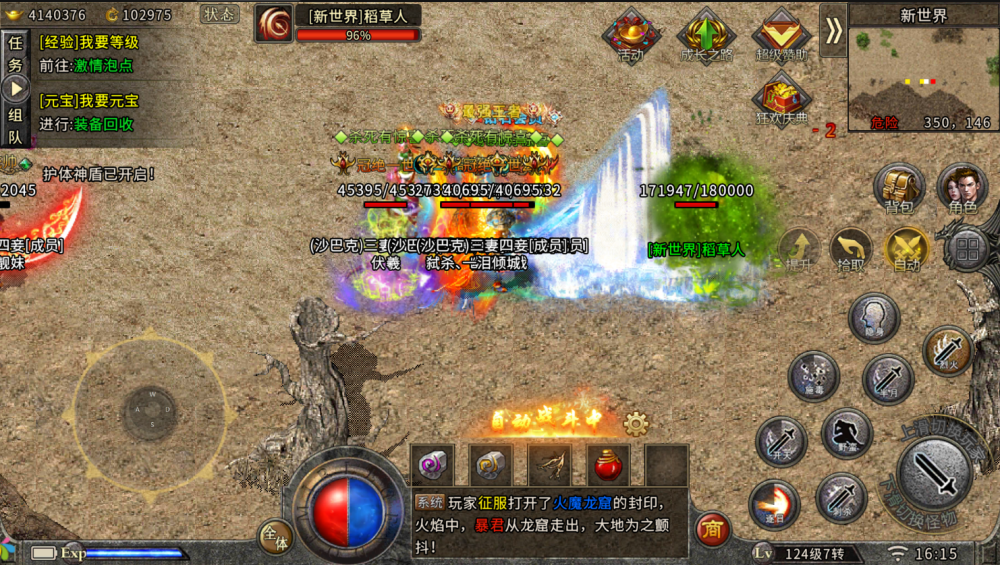Open the 成长之路 growth path

[706, 36]
